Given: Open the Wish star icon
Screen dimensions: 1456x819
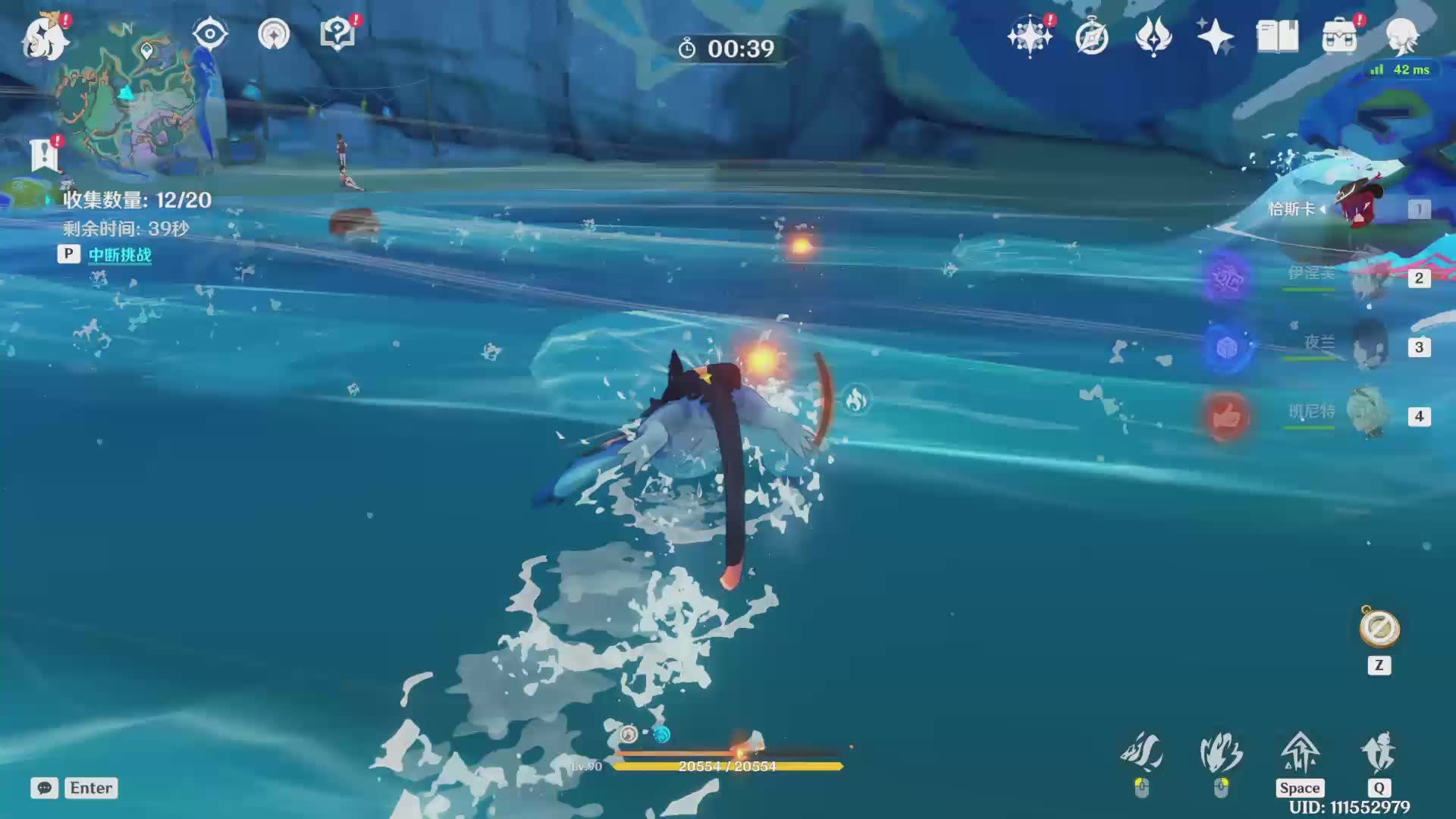Looking at the screenshot, I should tap(1029, 36).
